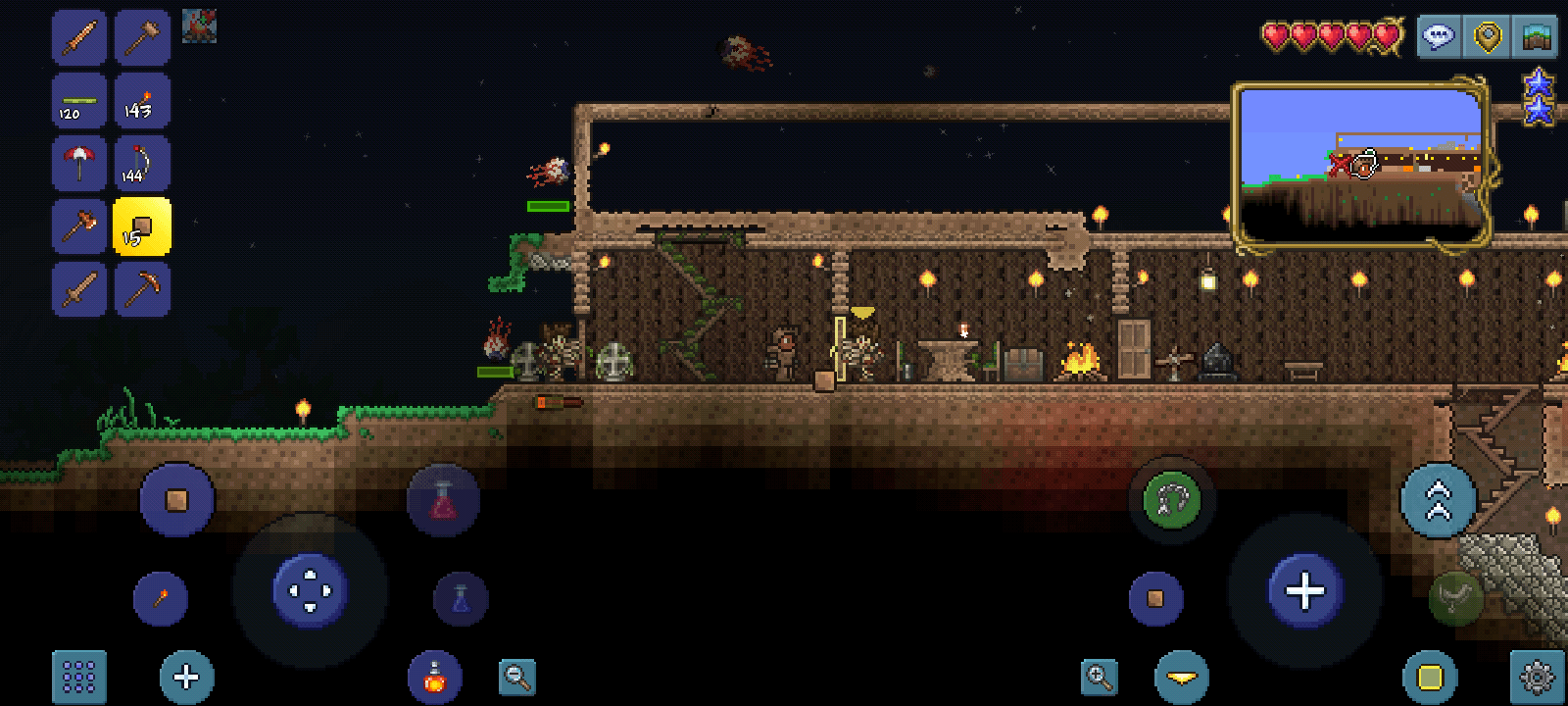Tap the quick heal potion button
Viewport: 1568px width, 706px height.
click(x=443, y=500)
